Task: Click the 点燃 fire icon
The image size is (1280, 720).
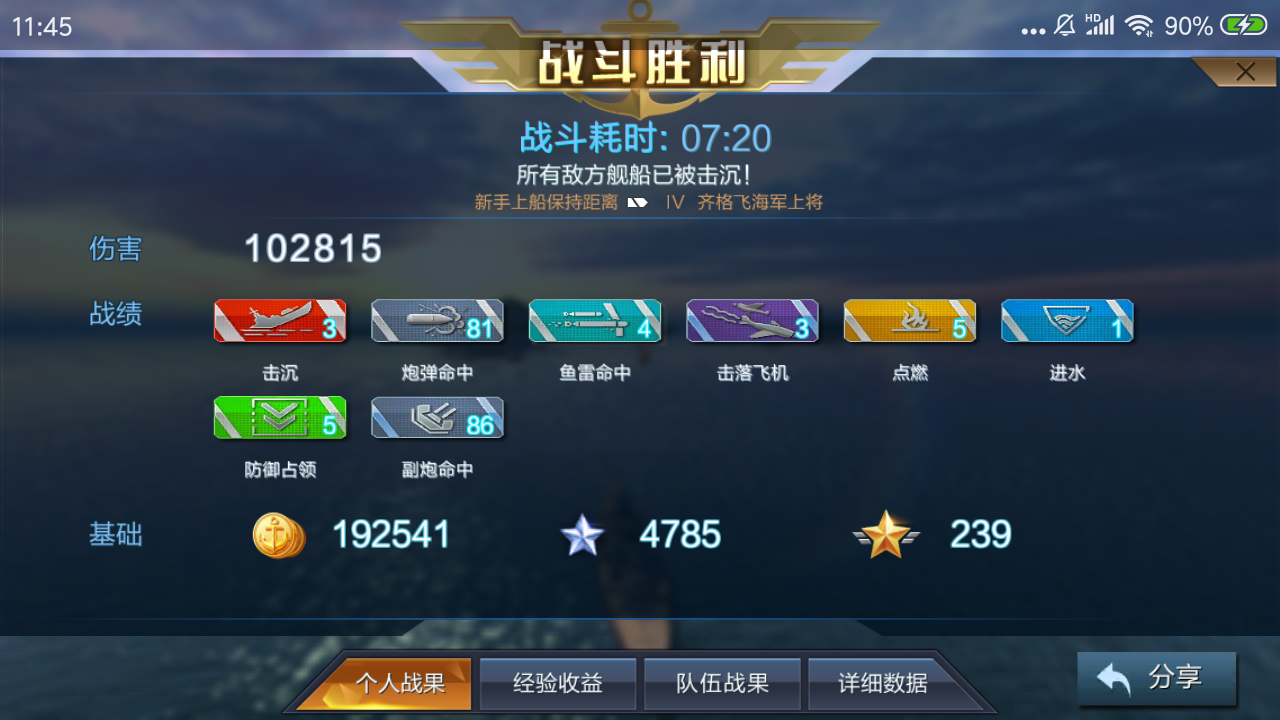Action: click(909, 320)
